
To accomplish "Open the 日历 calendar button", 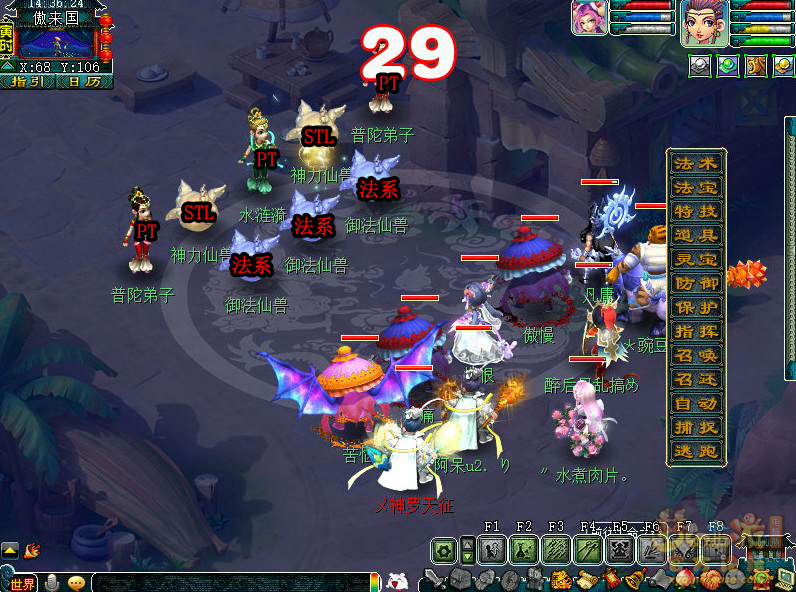I will coord(84,82).
